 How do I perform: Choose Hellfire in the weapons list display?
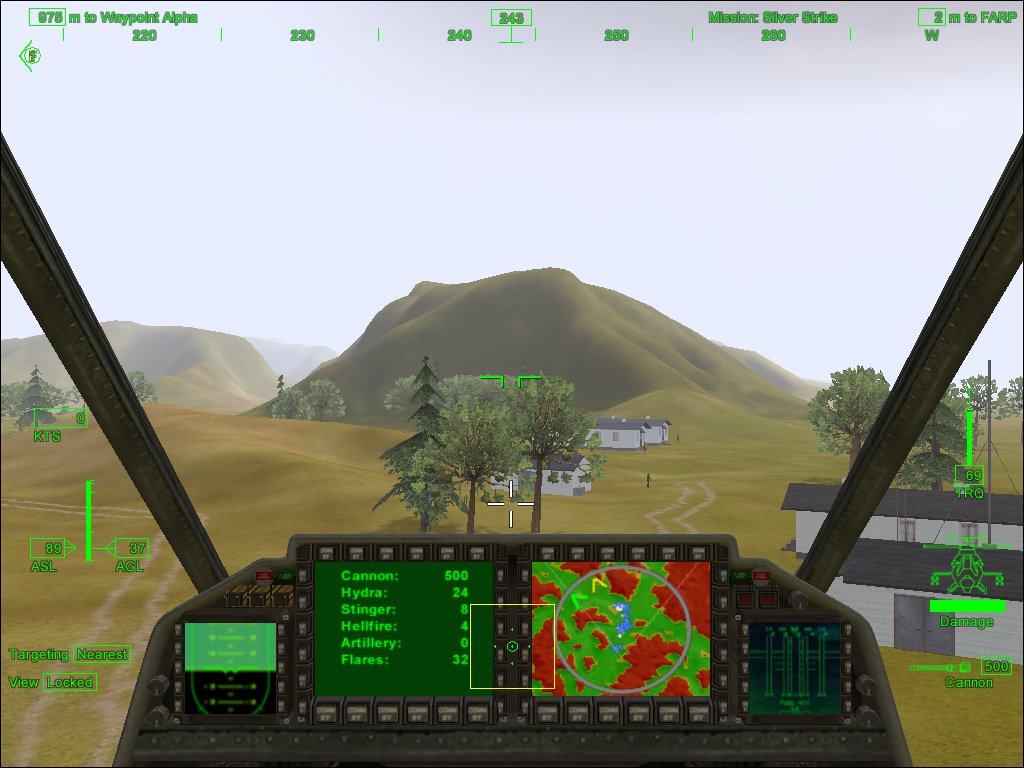click(x=404, y=626)
